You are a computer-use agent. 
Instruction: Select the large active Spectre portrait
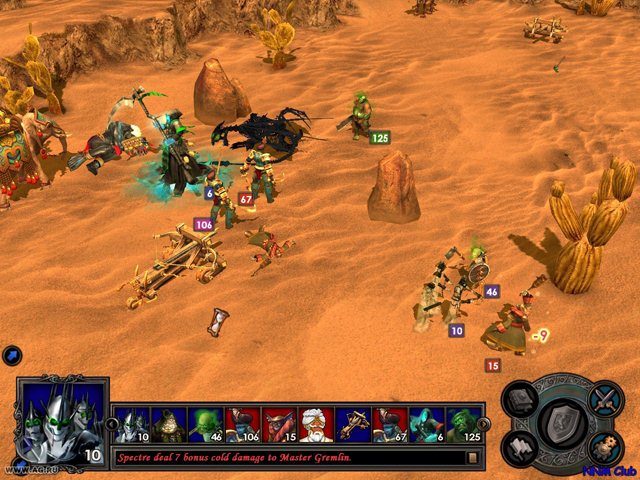click(x=62, y=421)
